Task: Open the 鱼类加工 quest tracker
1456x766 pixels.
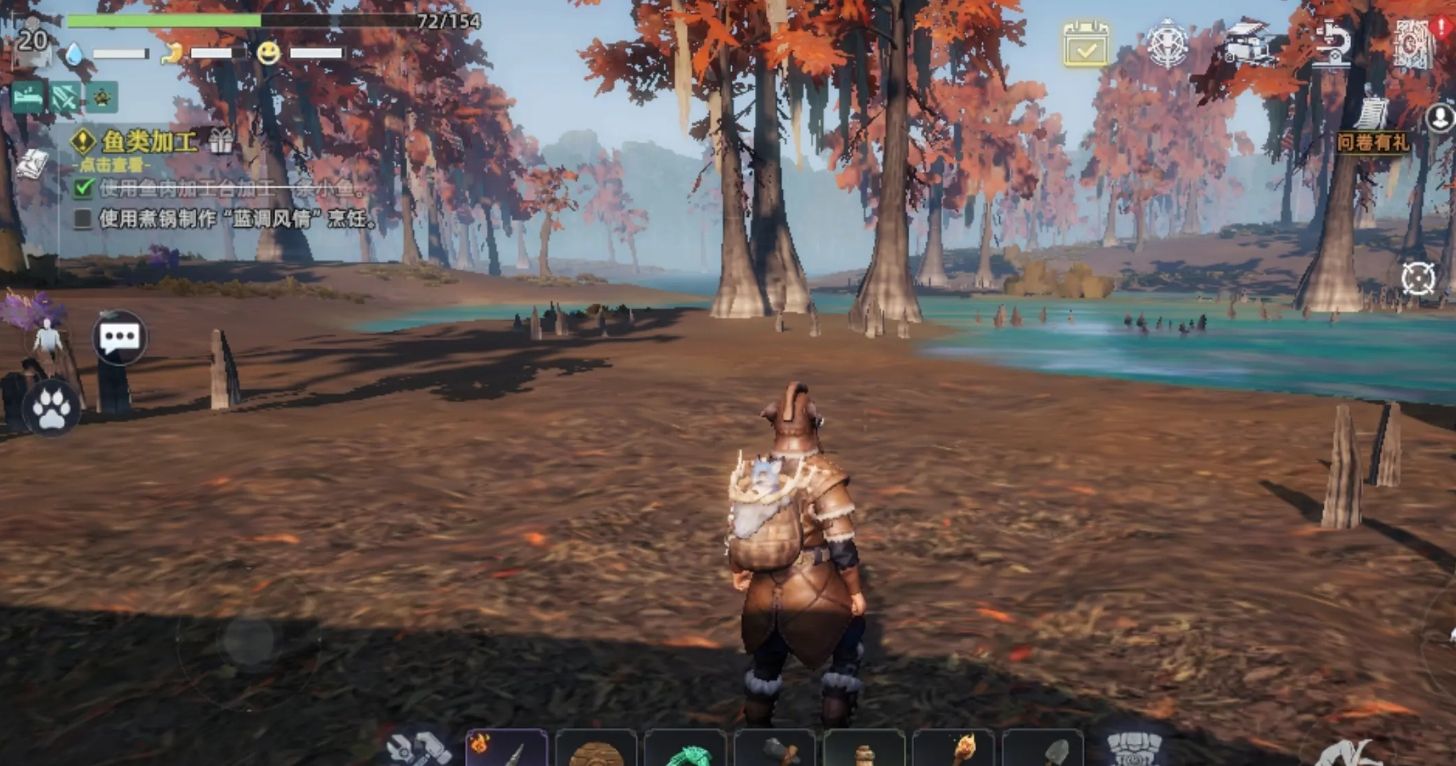Action: [148, 141]
